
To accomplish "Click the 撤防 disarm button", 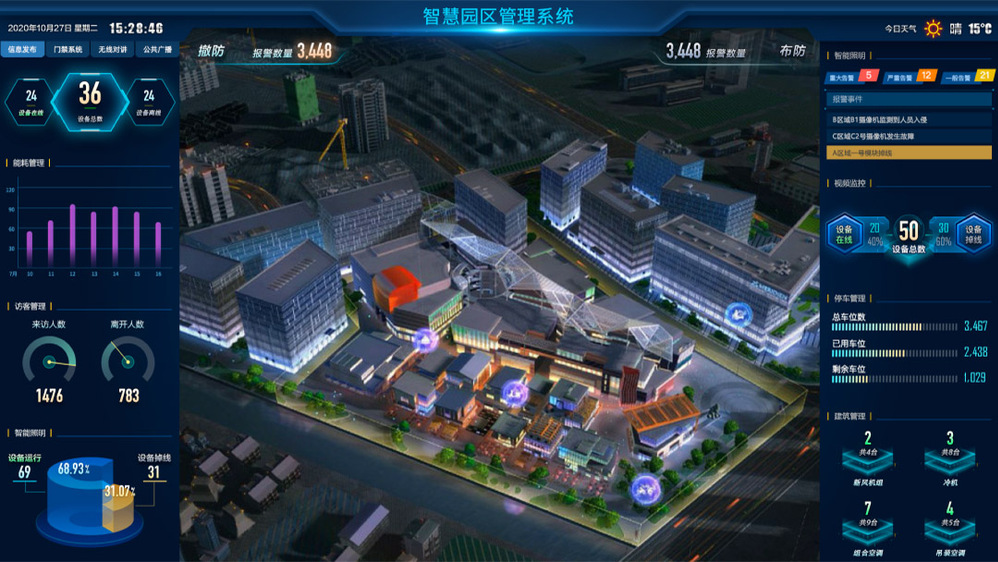I will point(211,51).
